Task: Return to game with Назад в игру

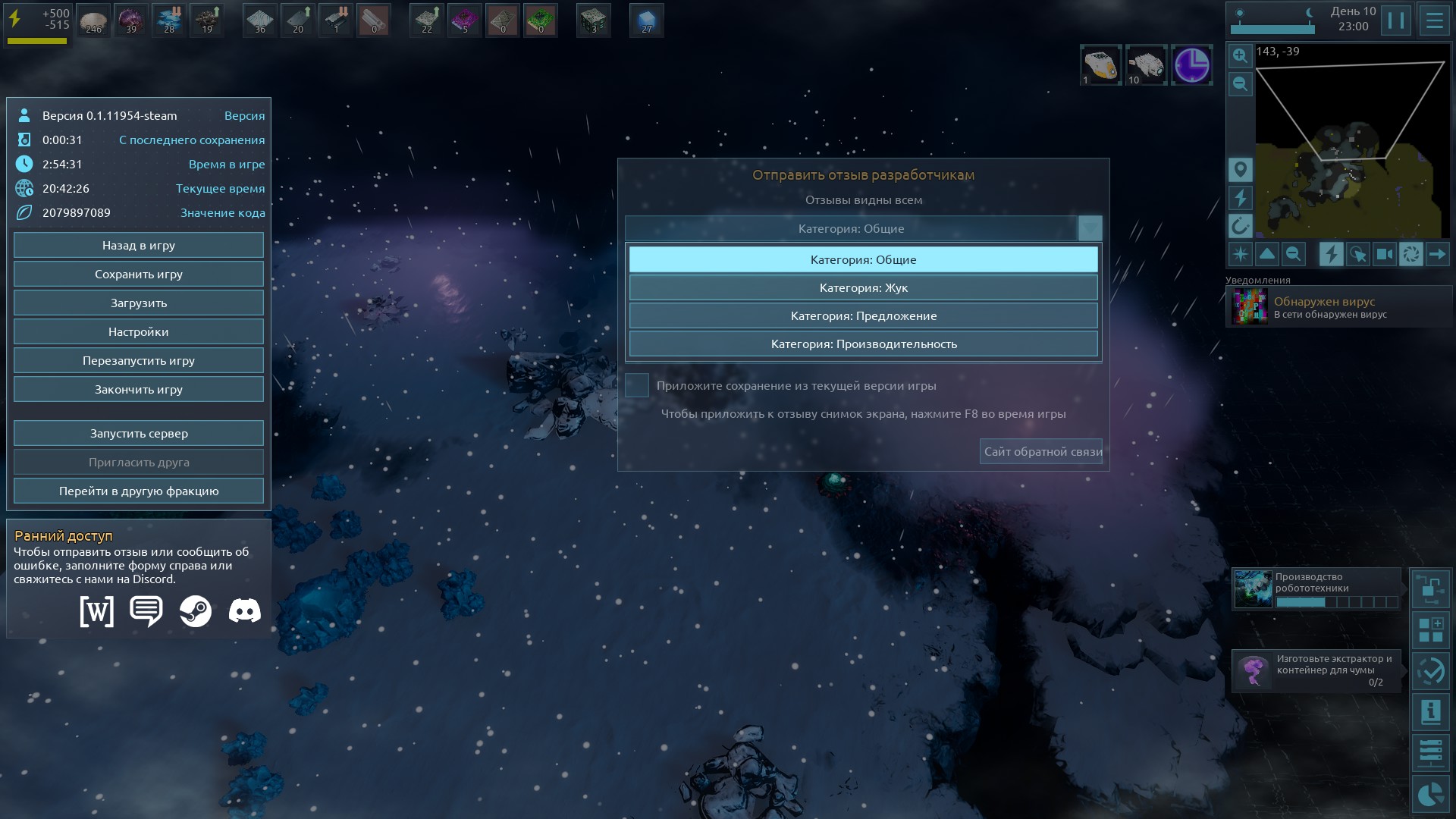Action: (139, 246)
